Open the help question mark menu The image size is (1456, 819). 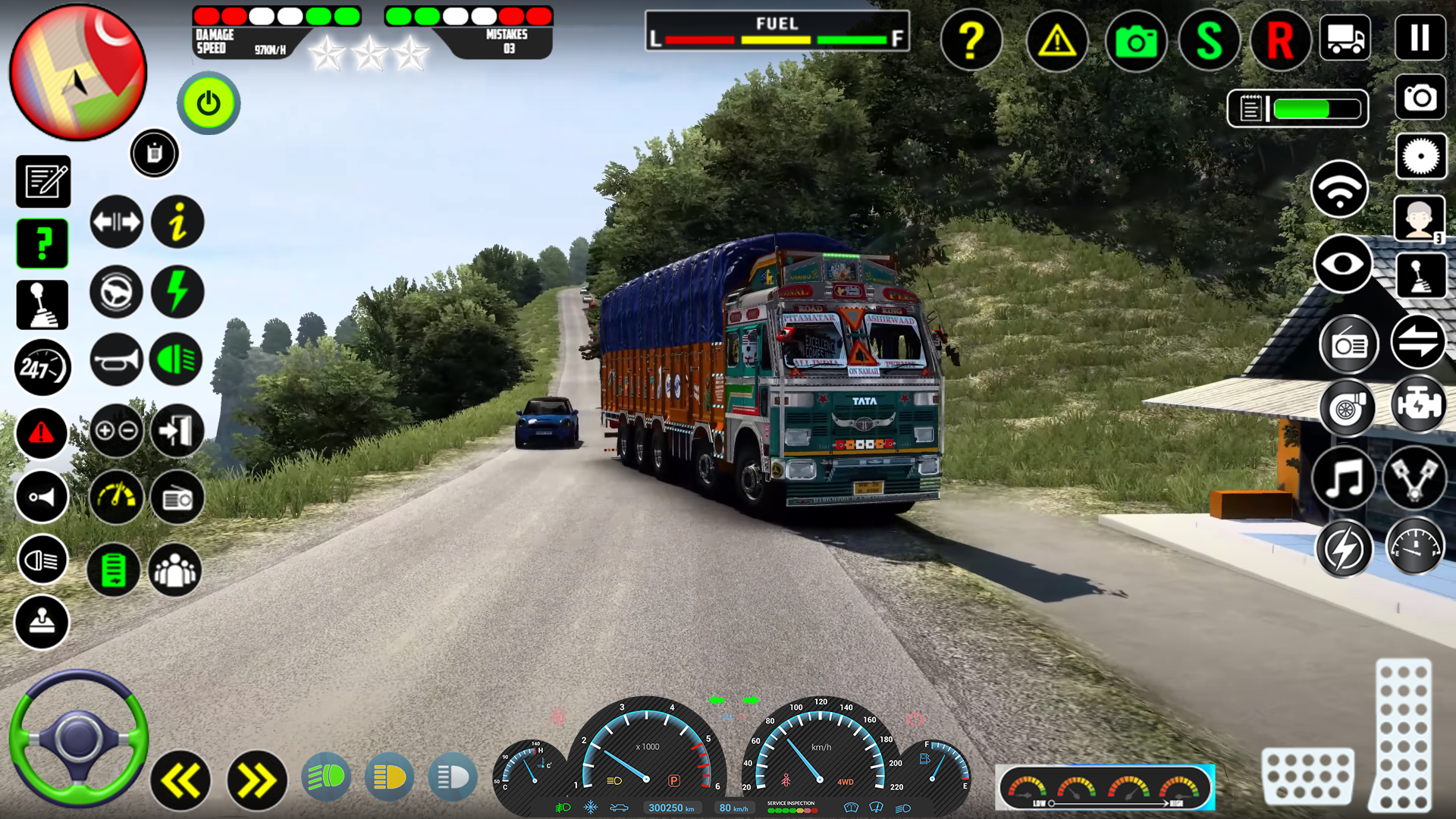971,40
